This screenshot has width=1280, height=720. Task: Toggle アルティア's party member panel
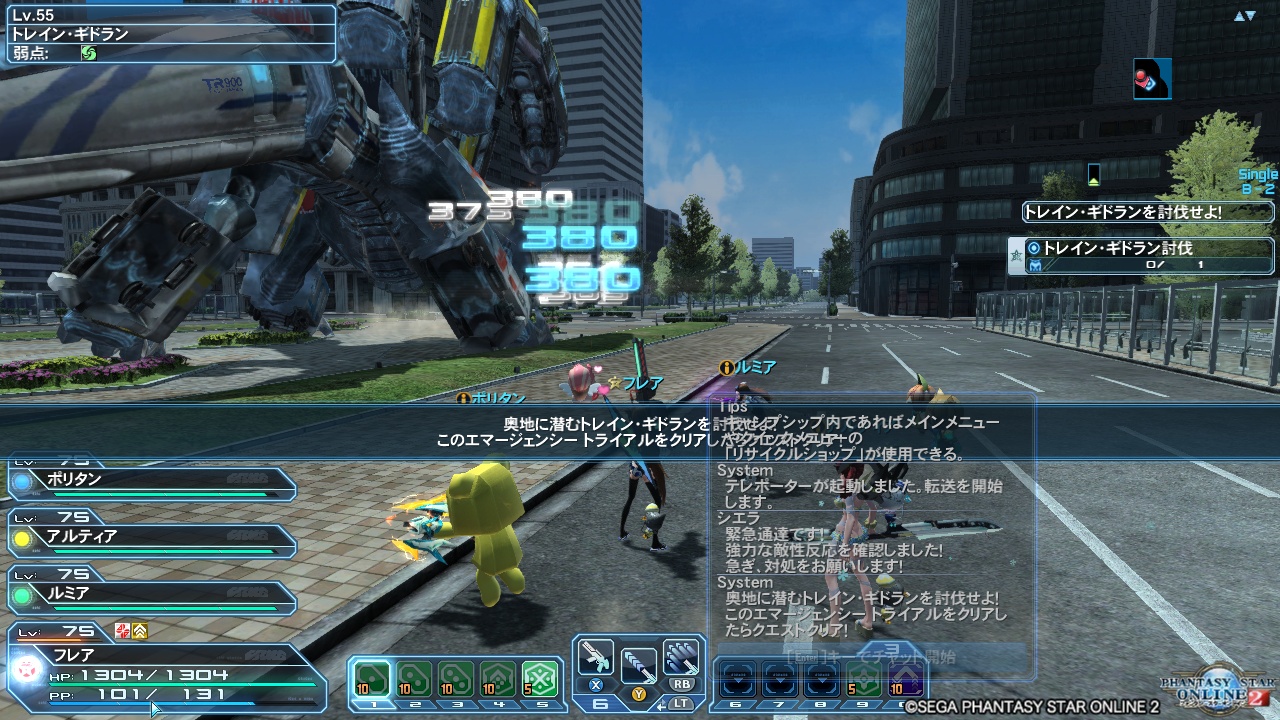[21, 539]
